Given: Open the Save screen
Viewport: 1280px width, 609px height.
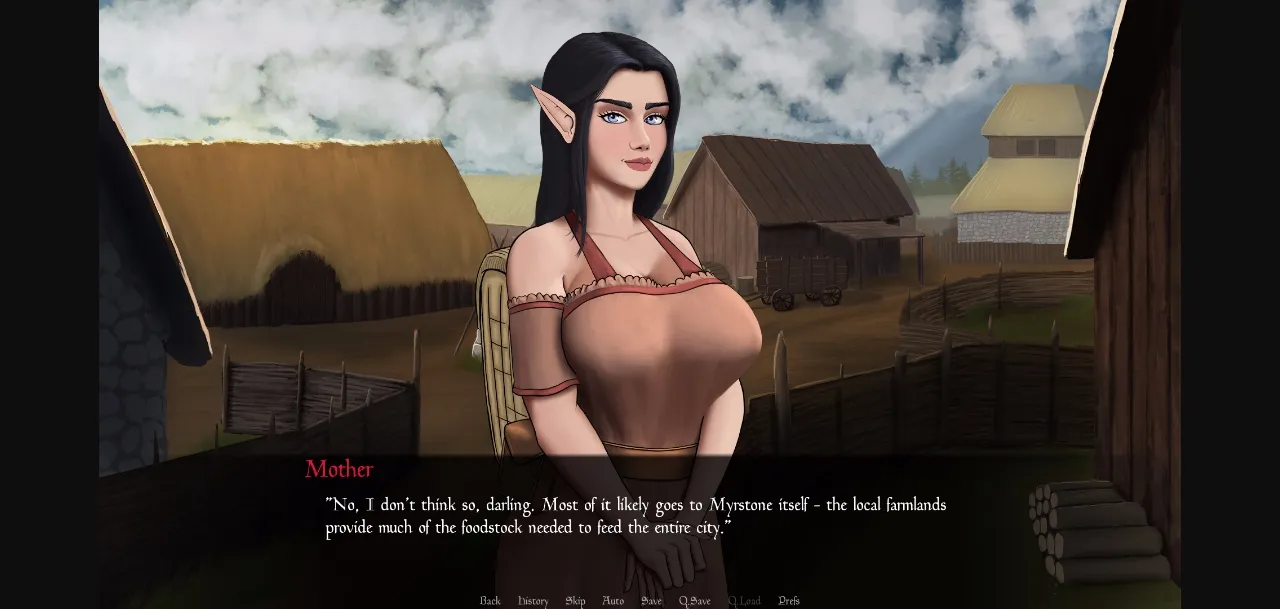Looking at the screenshot, I should (651, 601).
